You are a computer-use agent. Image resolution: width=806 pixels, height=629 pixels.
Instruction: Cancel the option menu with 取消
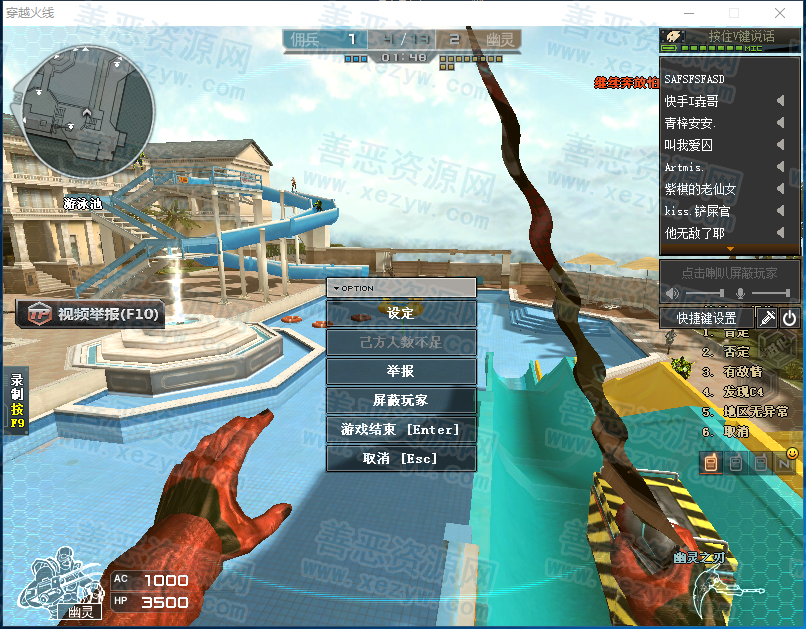point(401,459)
